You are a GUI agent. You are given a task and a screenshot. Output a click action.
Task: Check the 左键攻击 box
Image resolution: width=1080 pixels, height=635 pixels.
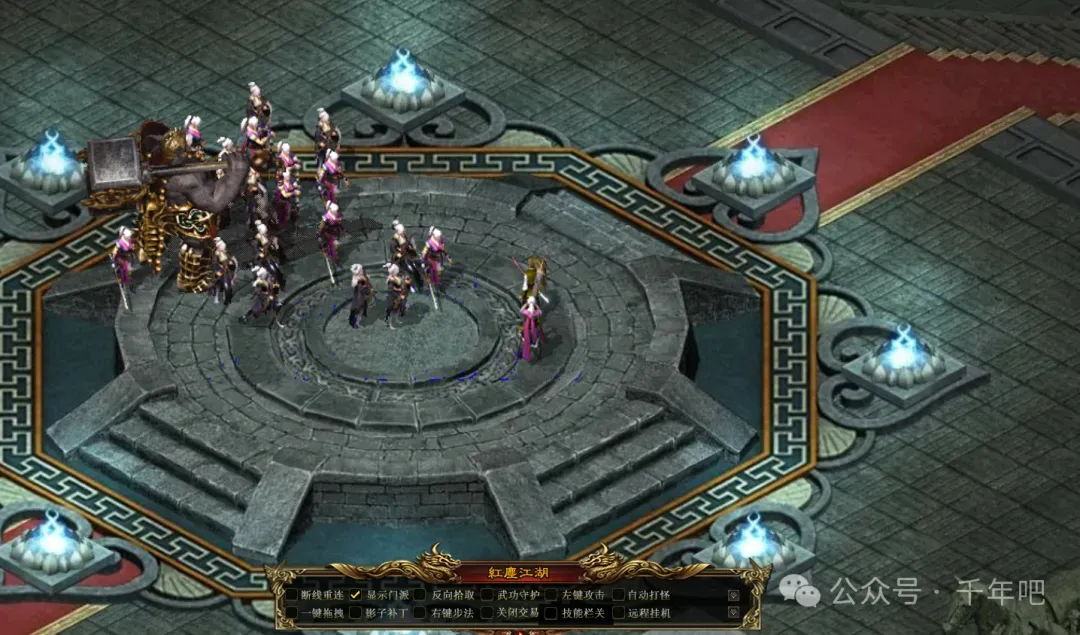pyautogui.click(x=552, y=595)
